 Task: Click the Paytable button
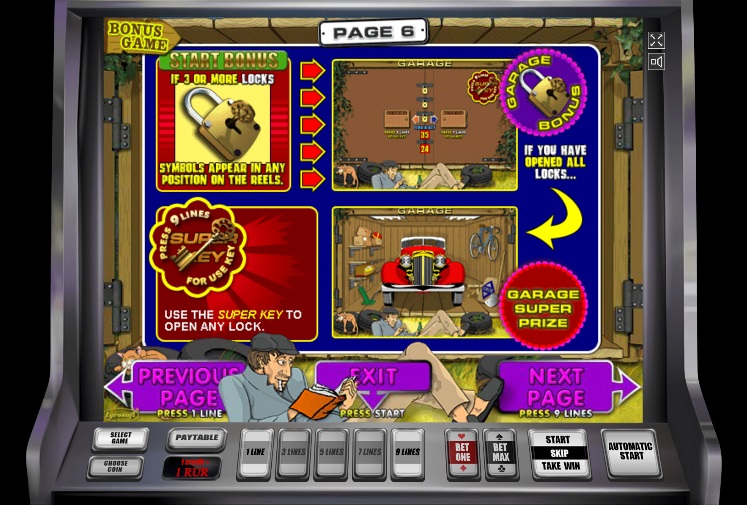click(x=196, y=438)
